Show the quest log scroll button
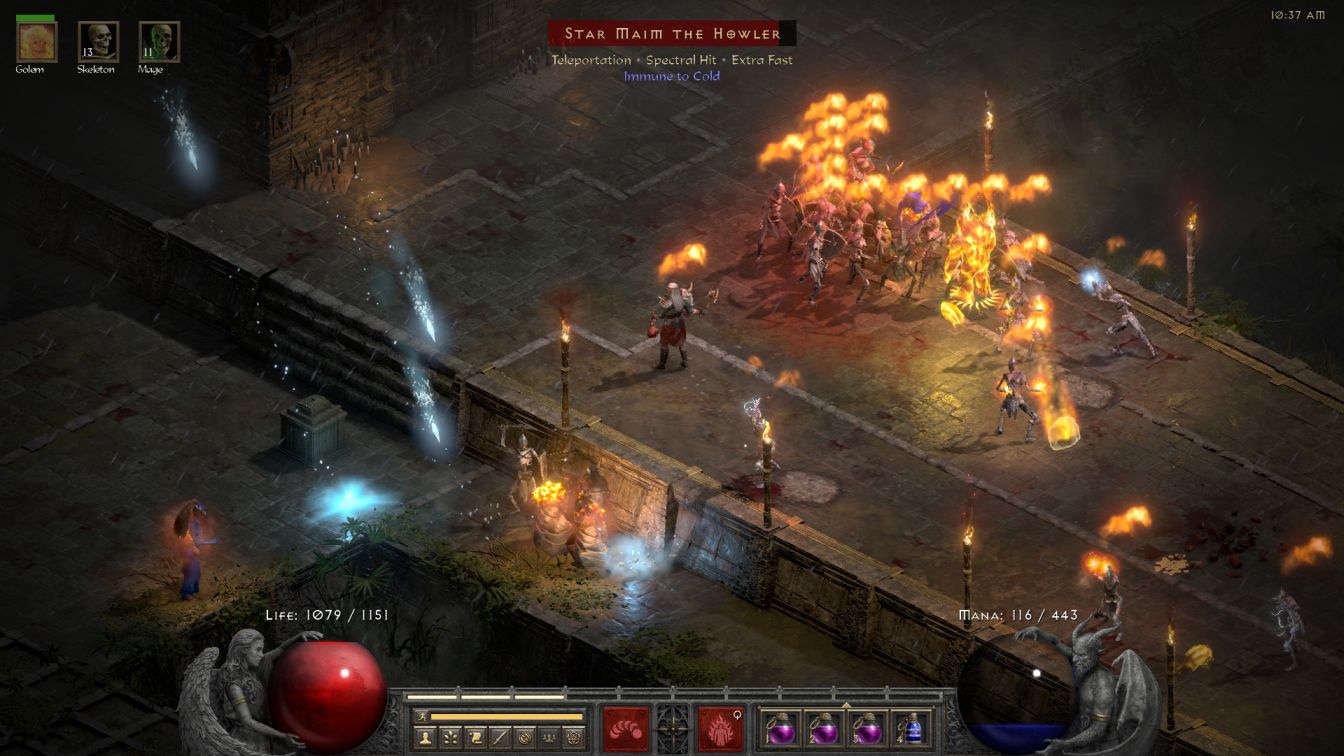1344x756 pixels. (475, 738)
